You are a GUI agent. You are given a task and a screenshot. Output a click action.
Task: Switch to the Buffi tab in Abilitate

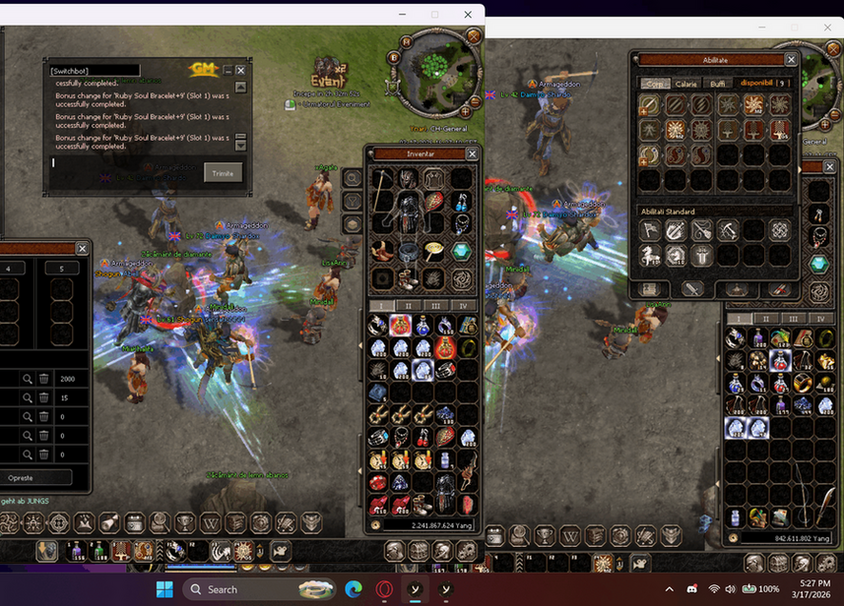coord(718,84)
